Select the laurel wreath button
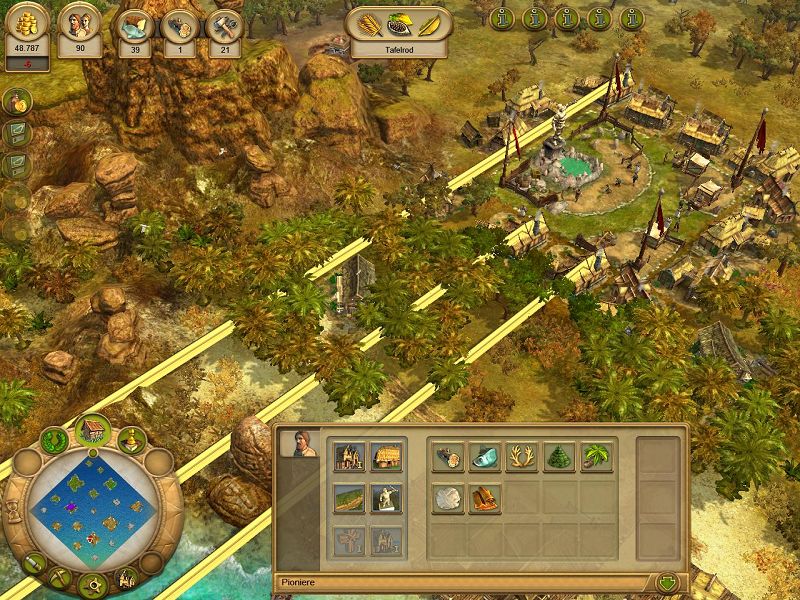Viewport: 800px width, 600px height. [54, 440]
